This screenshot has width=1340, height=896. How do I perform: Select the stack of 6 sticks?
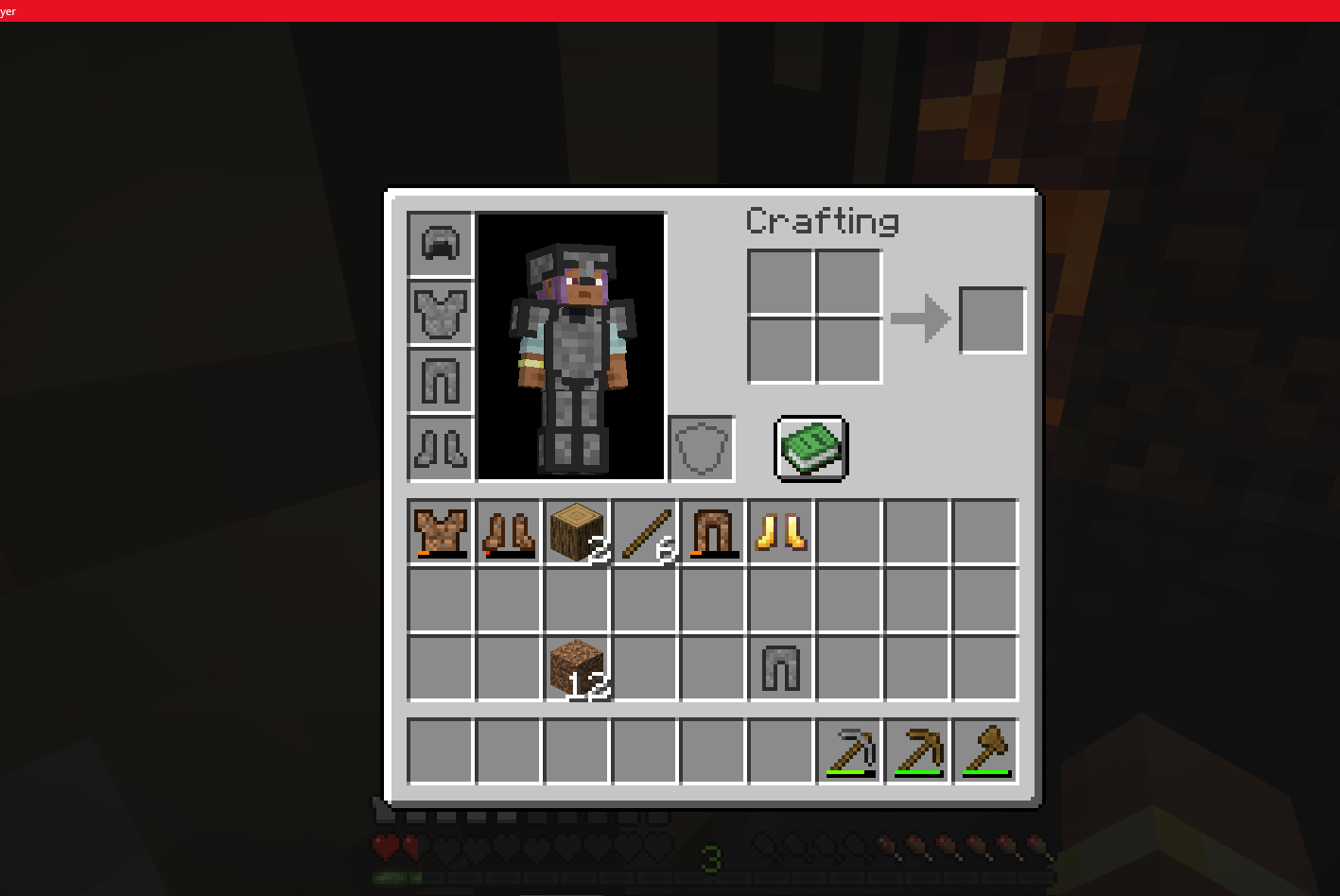[x=644, y=531]
